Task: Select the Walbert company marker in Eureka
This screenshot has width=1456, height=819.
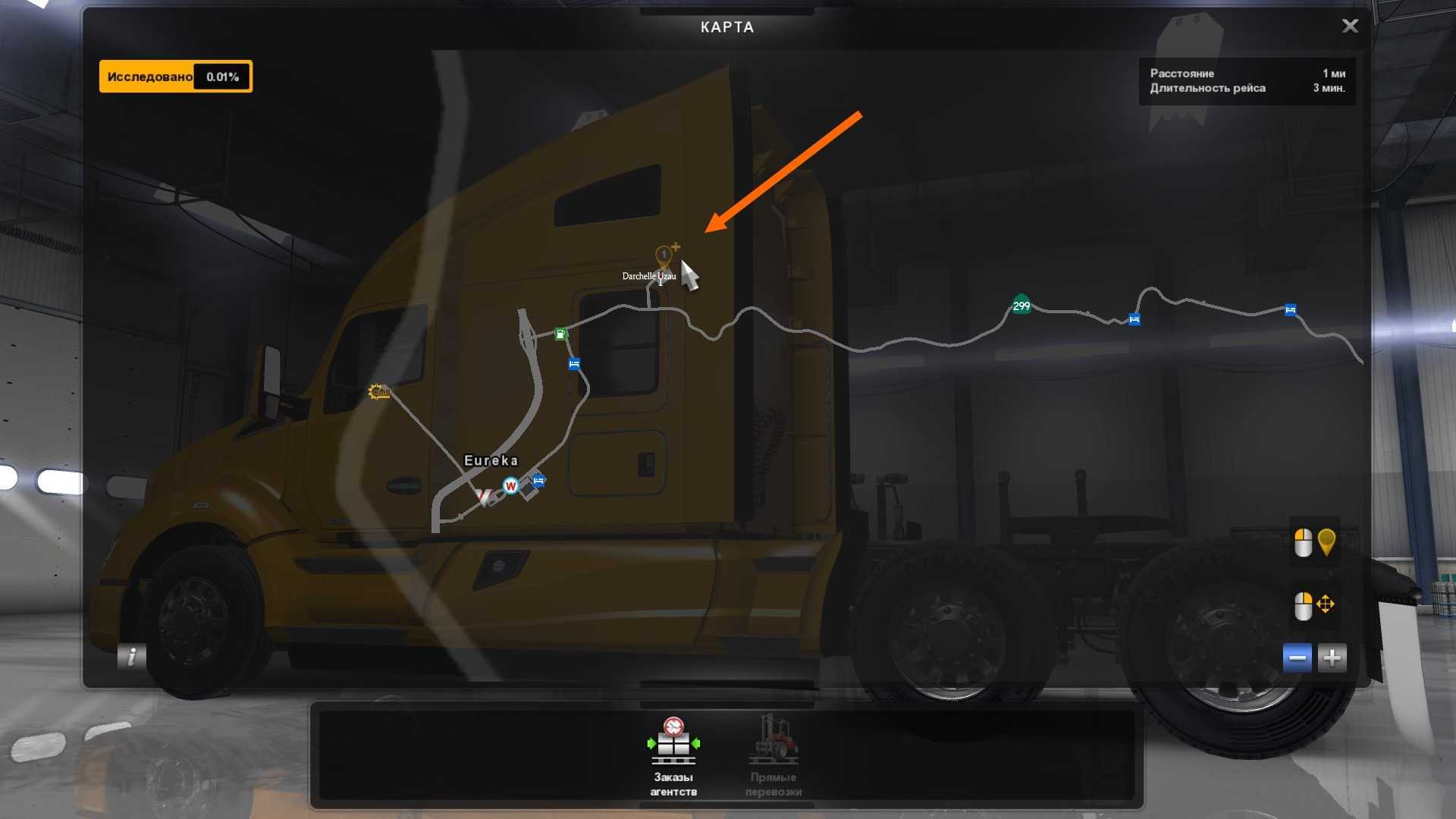Action: pos(510,486)
